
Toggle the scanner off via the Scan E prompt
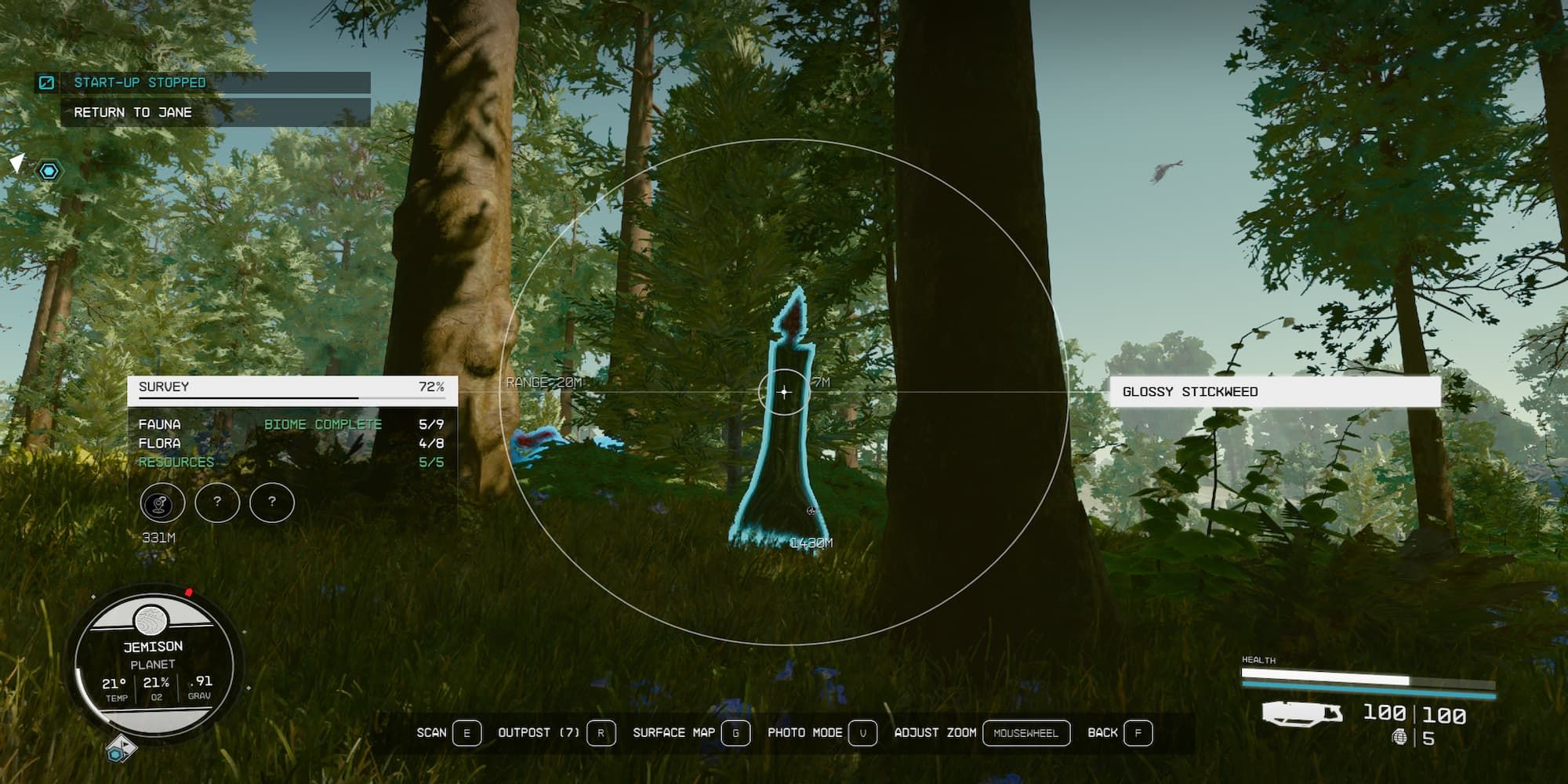pos(445,733)
